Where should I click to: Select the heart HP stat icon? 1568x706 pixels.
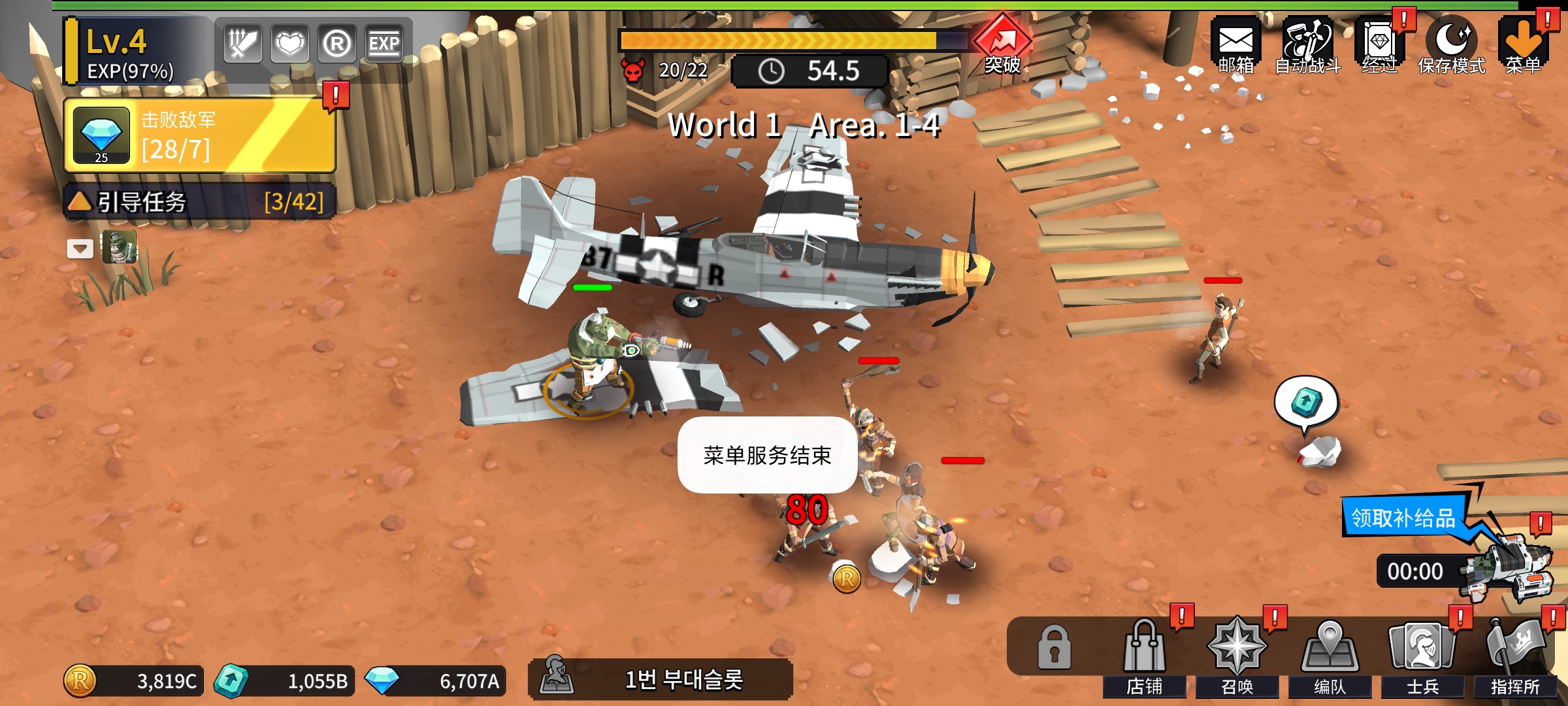click(289, 44)
